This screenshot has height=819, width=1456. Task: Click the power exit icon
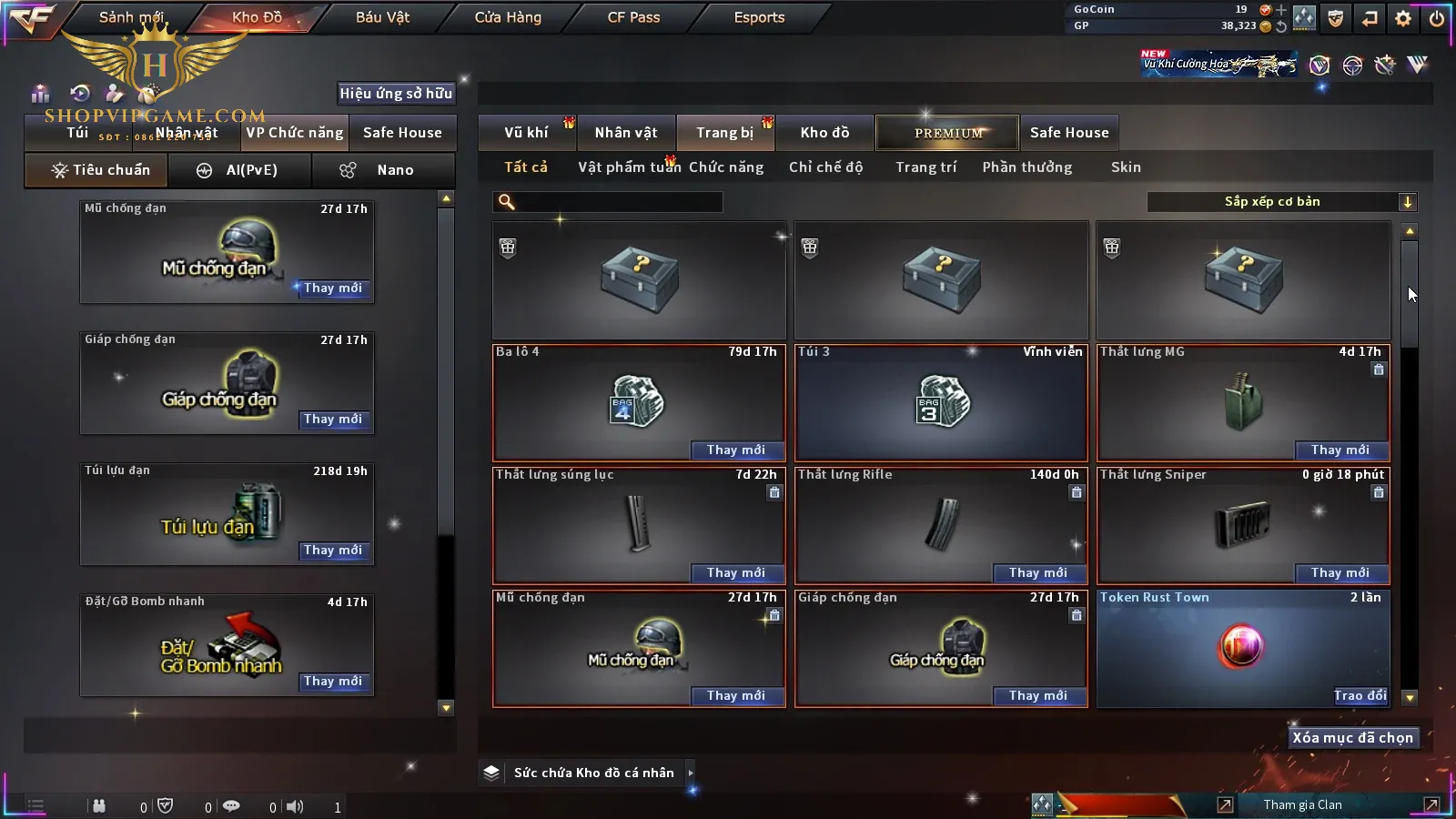pyautogui.click(x=1437, y=18)
